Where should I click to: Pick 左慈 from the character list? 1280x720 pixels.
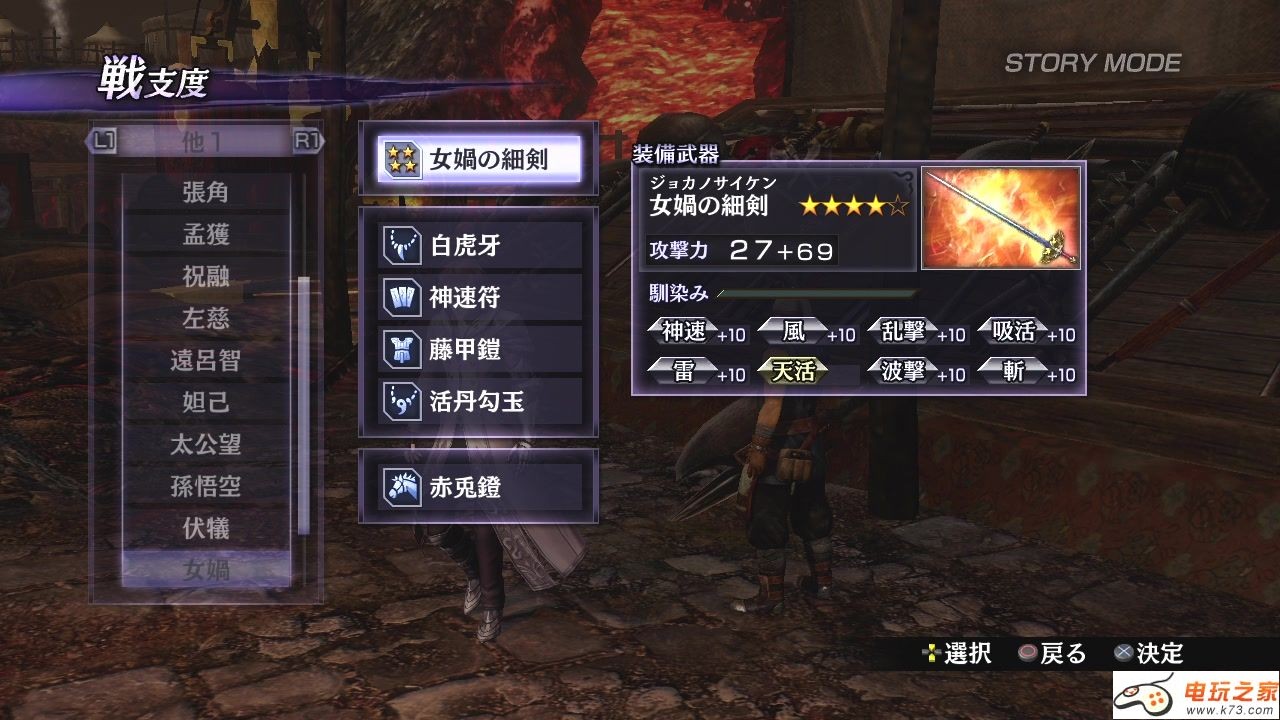pos(206,319)
